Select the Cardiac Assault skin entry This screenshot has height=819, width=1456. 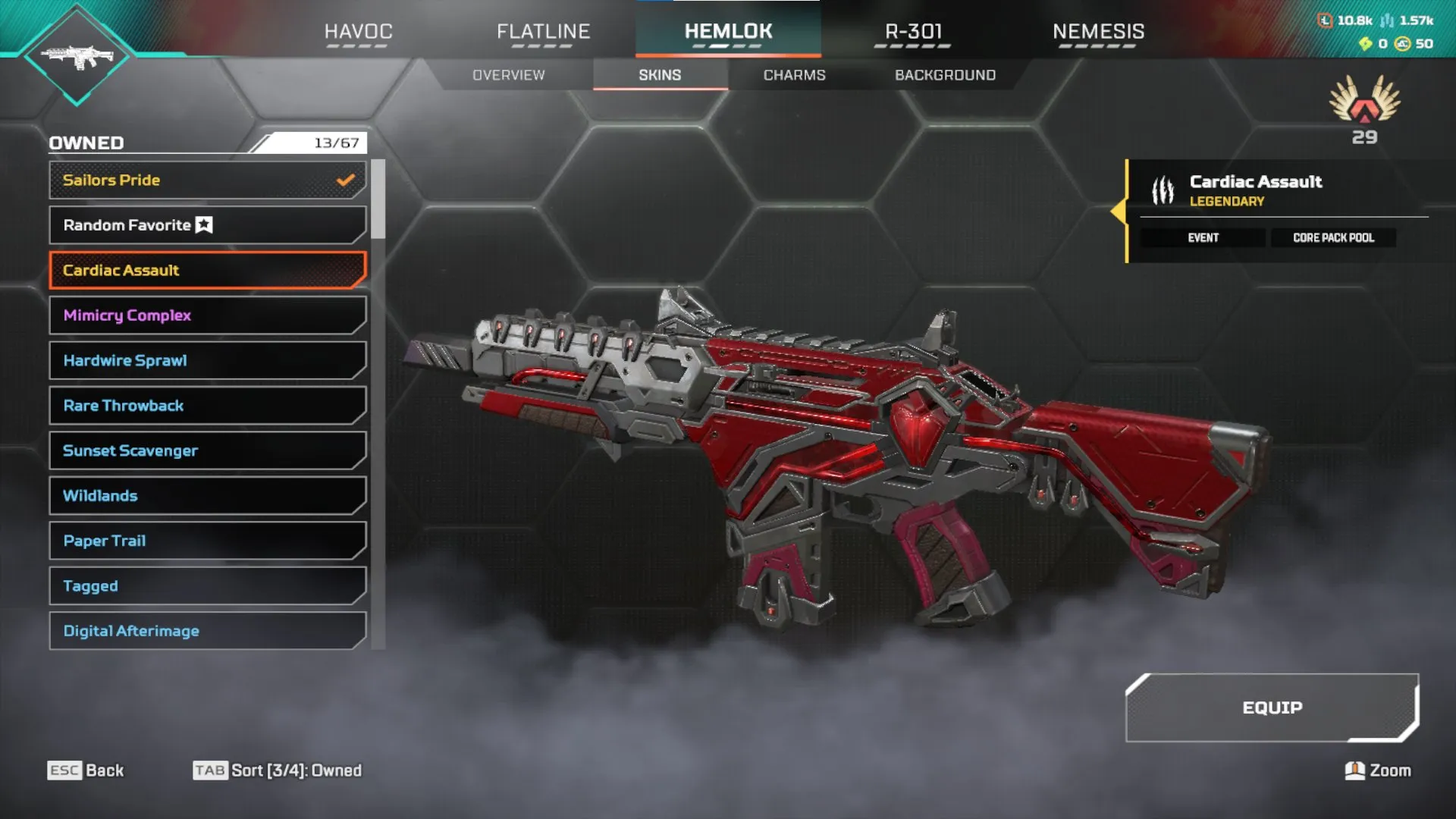point(206,270)
